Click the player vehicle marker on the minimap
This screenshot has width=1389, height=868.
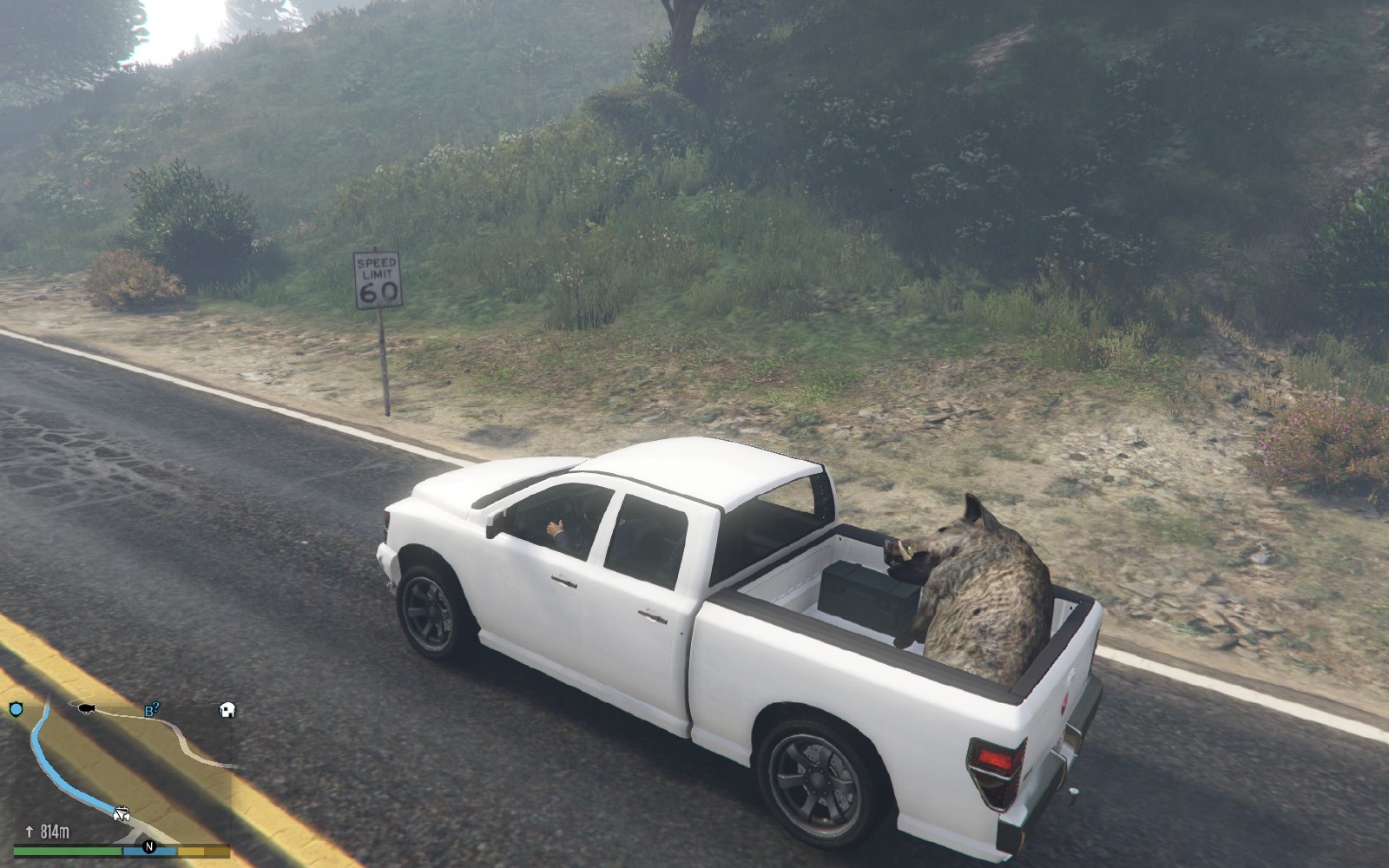[x=122, y=814]
